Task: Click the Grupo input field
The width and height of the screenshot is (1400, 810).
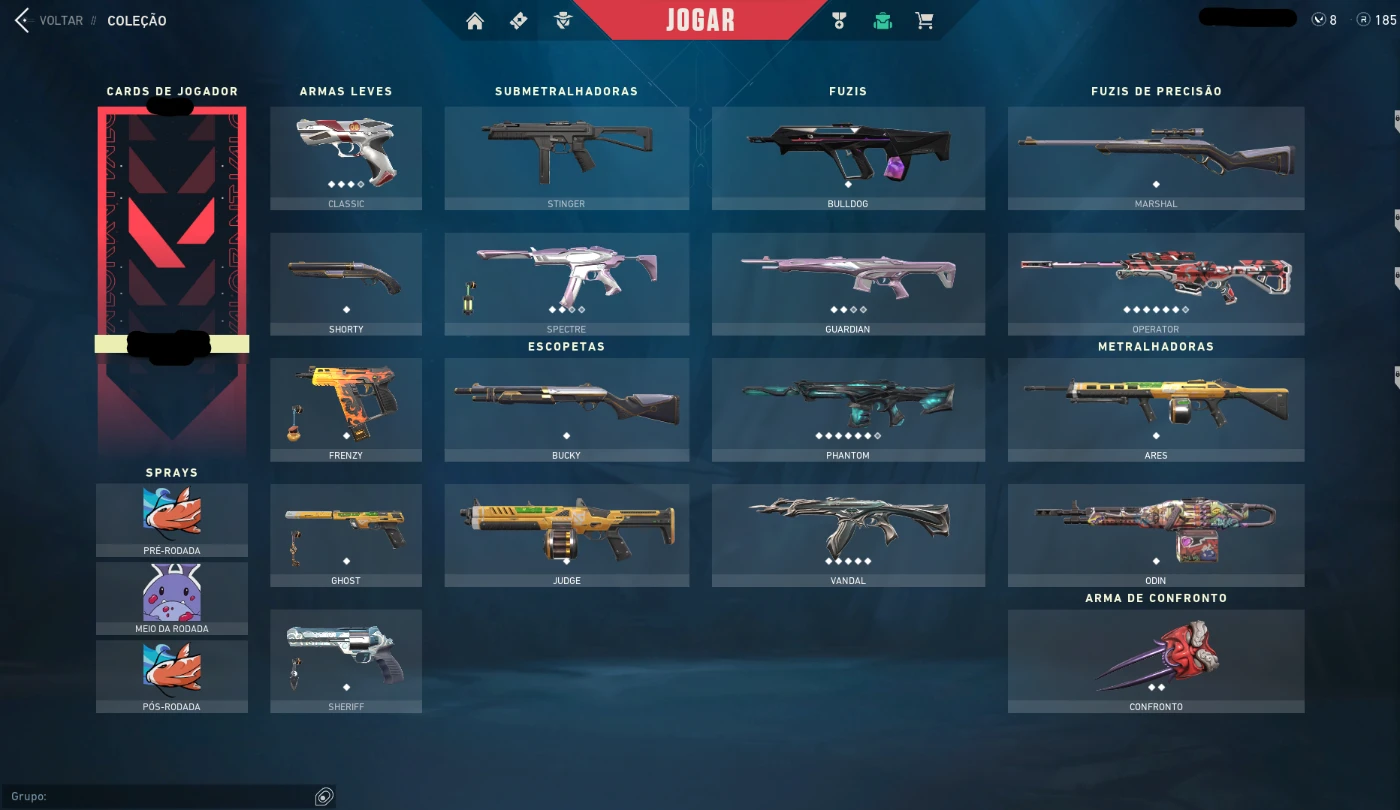Action: (x=160, y=796)
